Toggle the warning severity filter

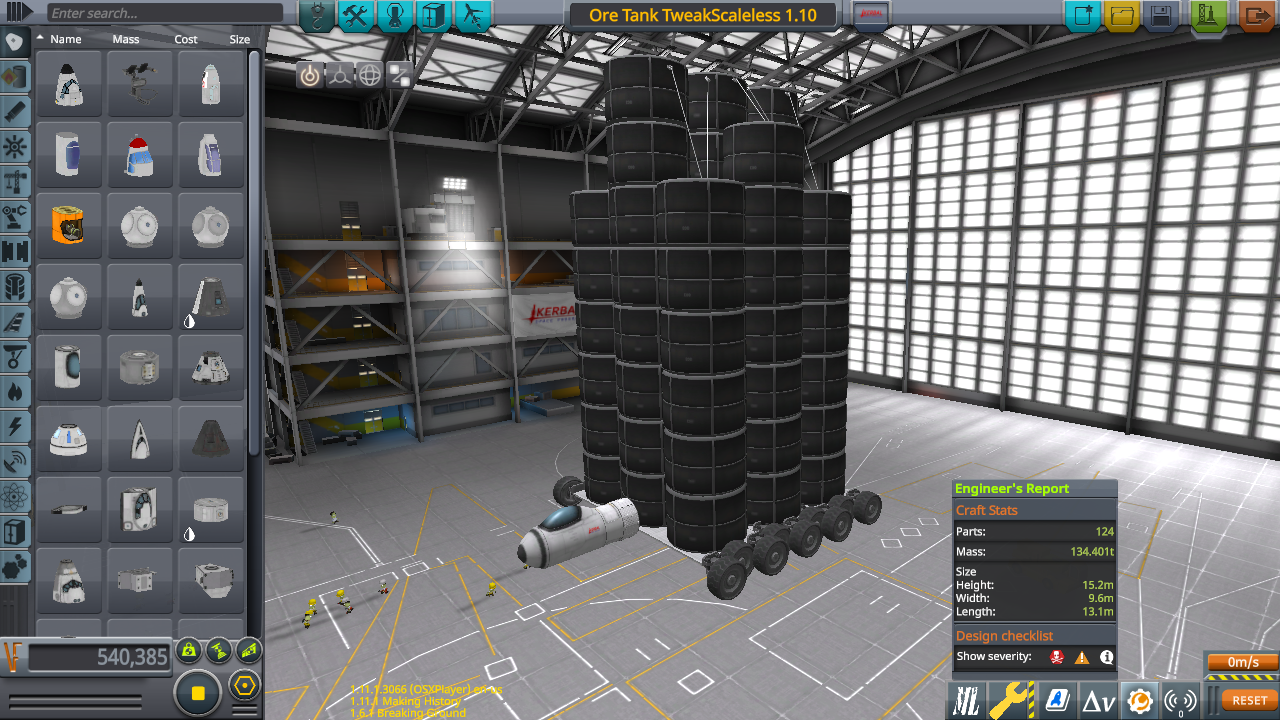(1082, 657)
